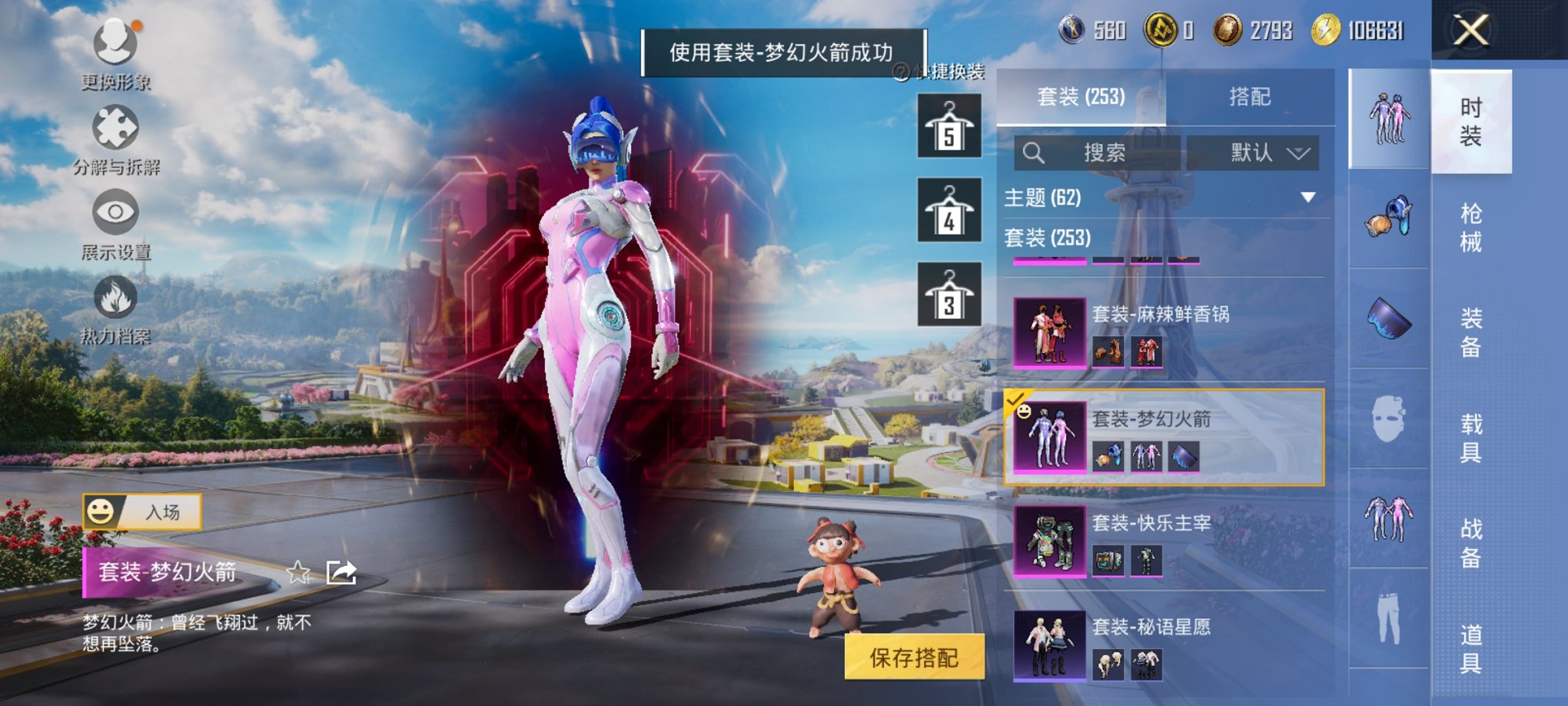
Task: Select the headgear category icon
Action: [x=1387, y=223]
